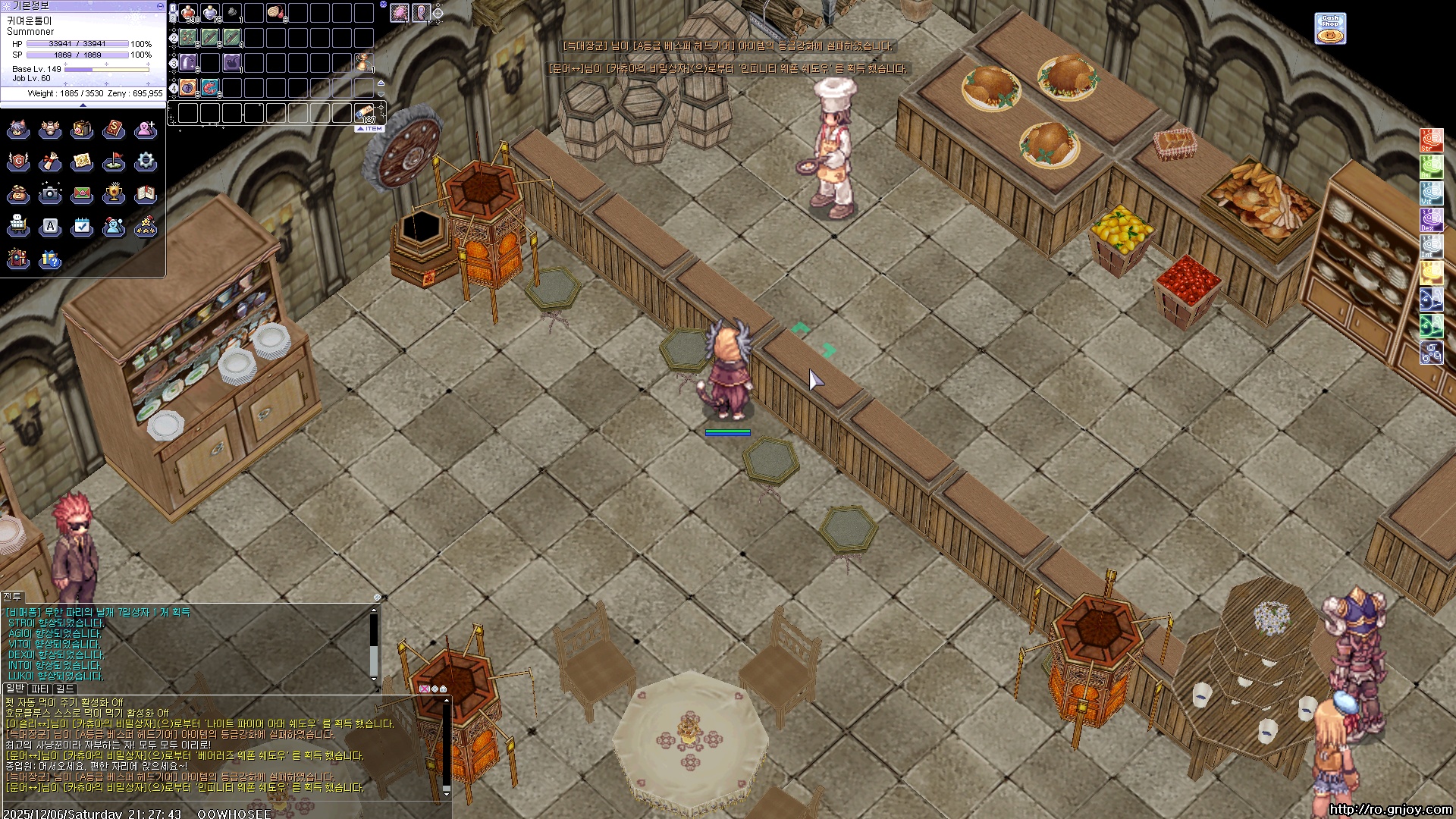
Task: Open the mail envelope icon
Action: coord(82,194)
